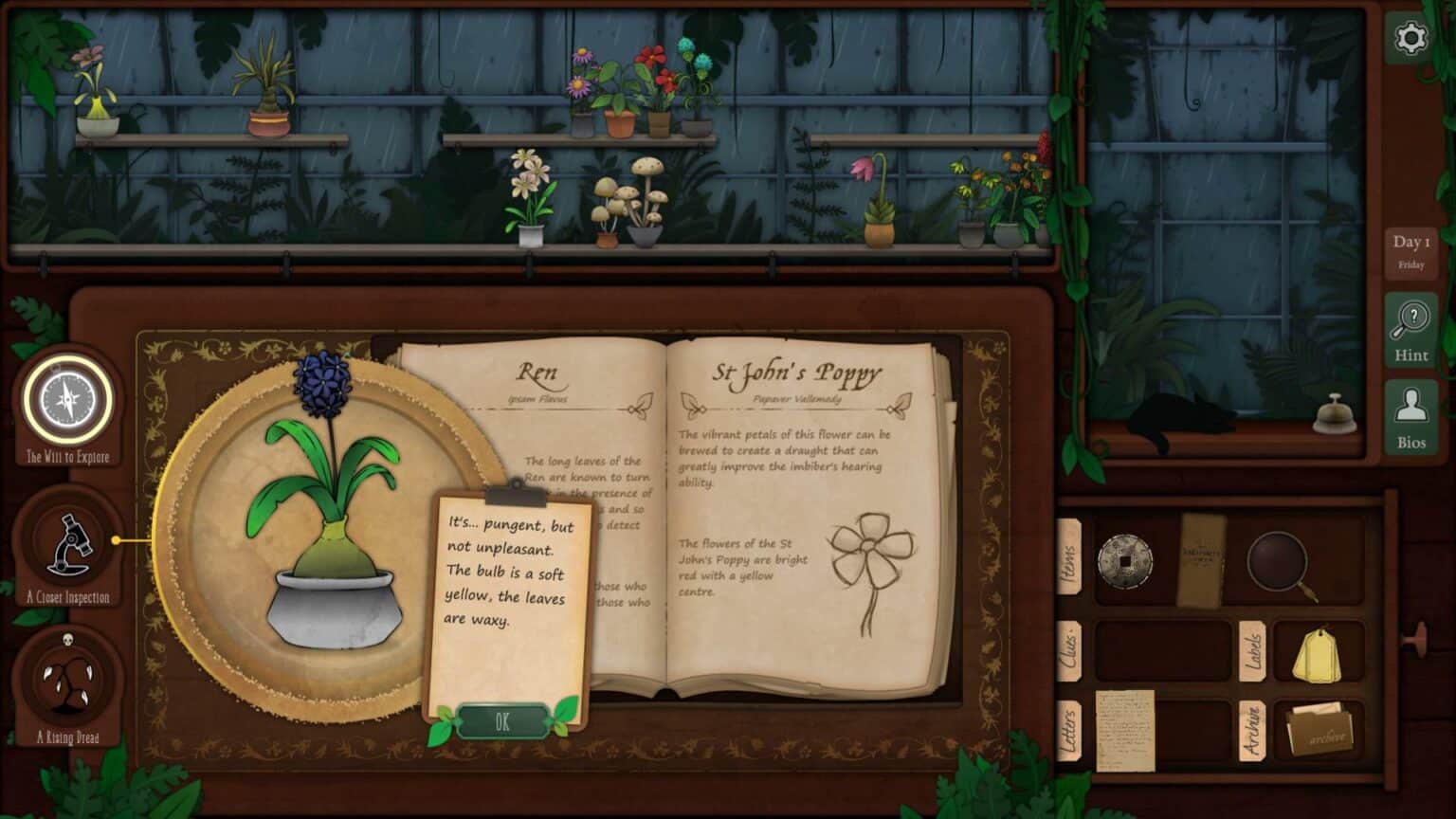Open the archive box in the drawer
1456x819 pixels.
pyautogui.click(x=1319, y=730)
